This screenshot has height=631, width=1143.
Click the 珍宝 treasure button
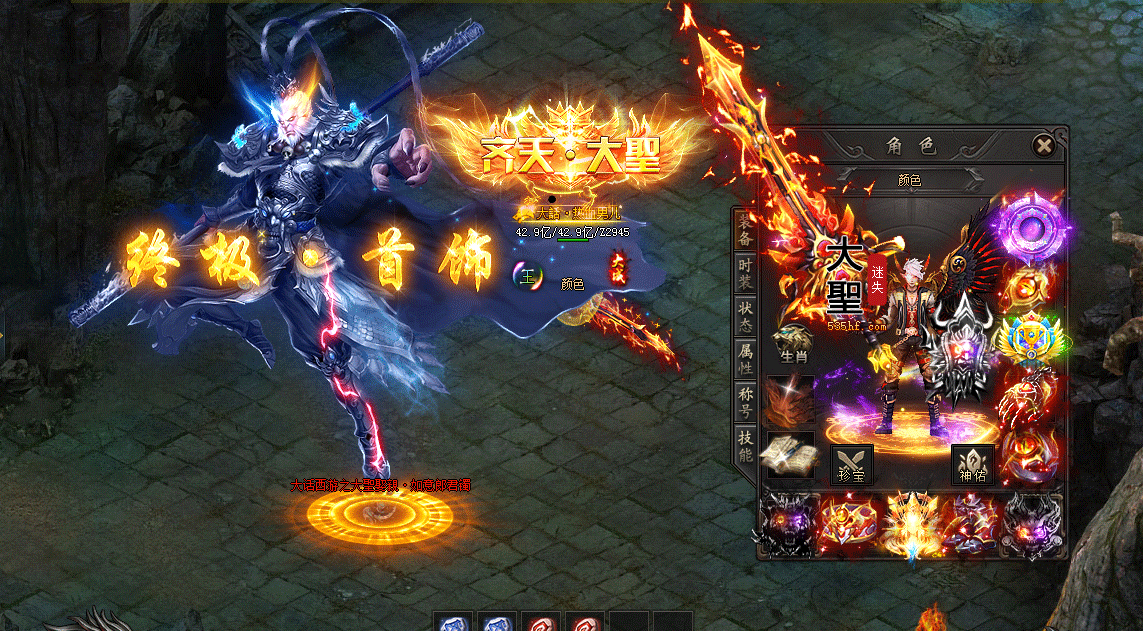pos(852,466)
